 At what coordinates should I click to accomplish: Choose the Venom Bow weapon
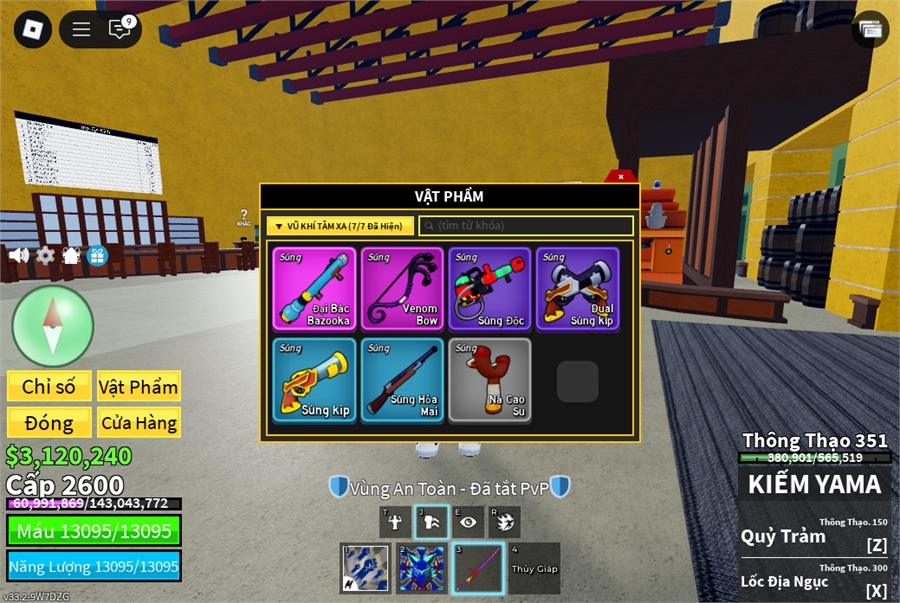(402, 289)
